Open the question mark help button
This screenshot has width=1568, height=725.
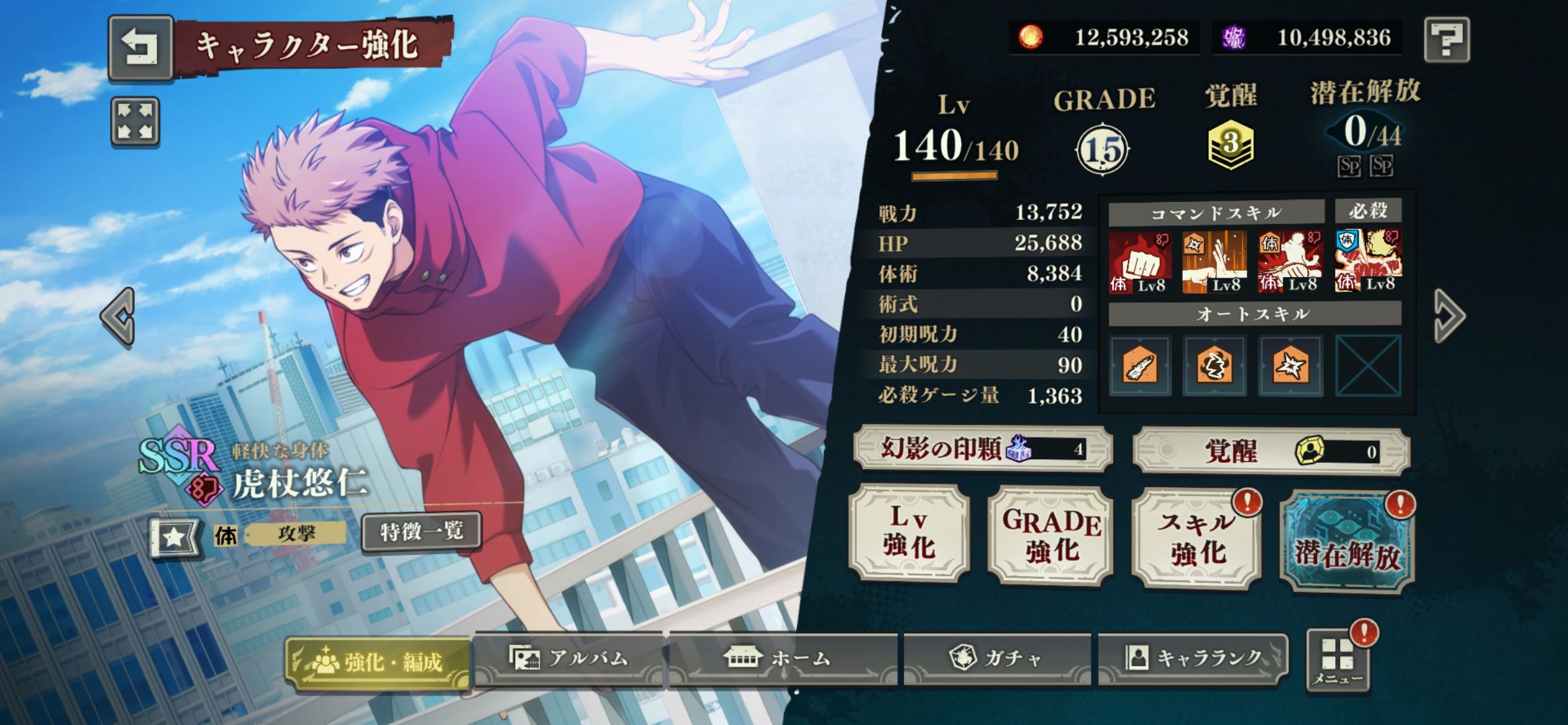click(1447, 40)
